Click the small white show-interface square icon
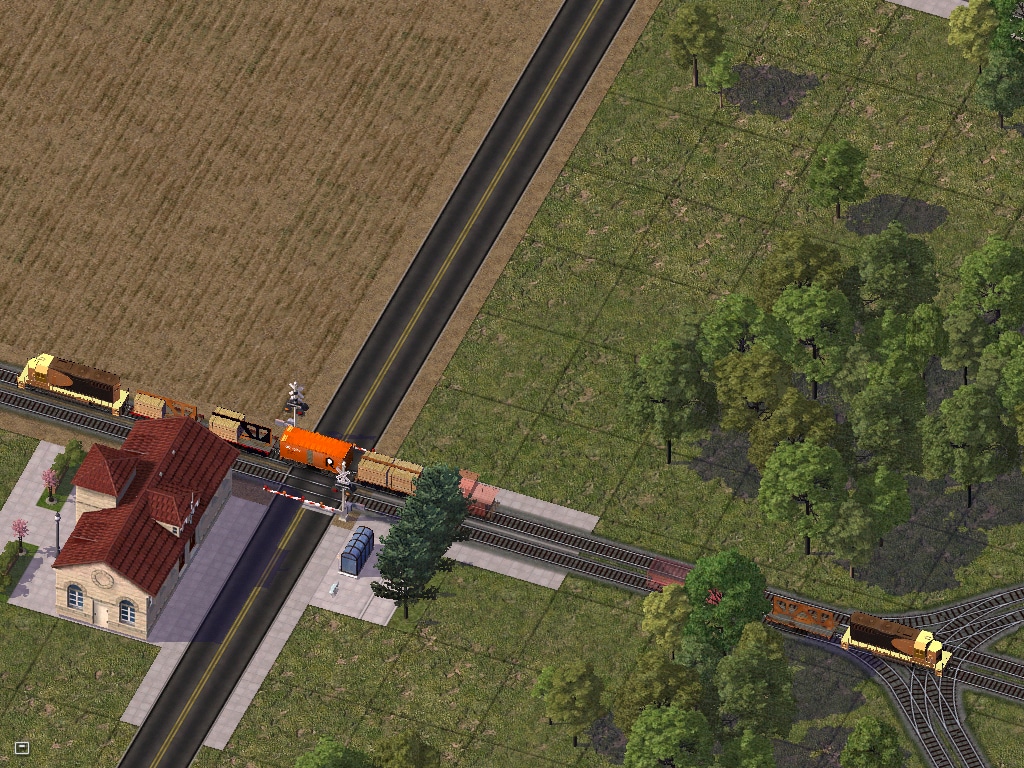Screen dimensions: 1024x768 21,747
